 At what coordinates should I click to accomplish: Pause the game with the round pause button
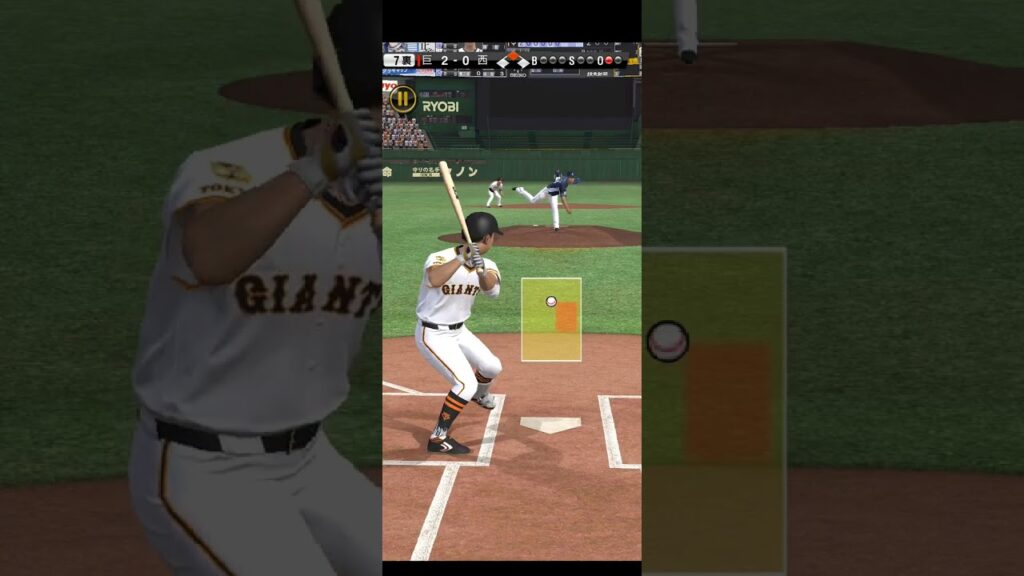pos(402,98)
